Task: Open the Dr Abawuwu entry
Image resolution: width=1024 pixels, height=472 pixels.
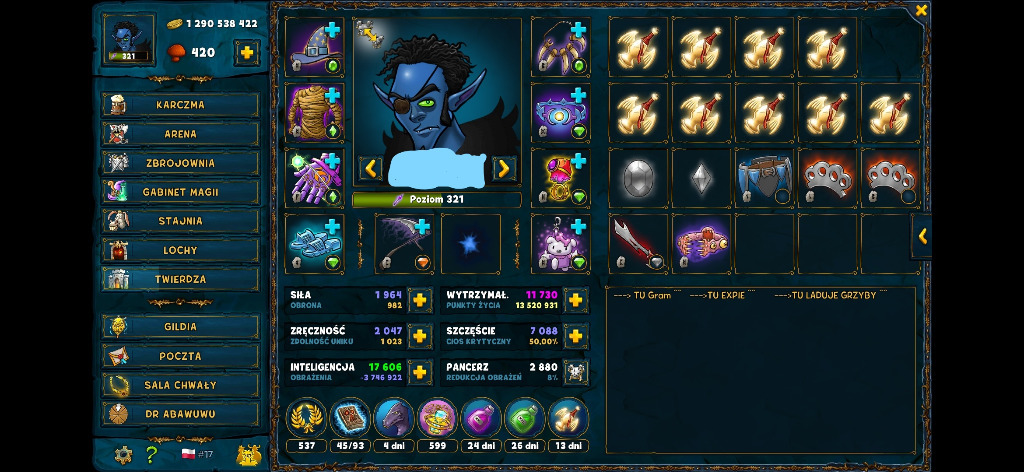Action: pyautogui.click(x=180, y=414)
